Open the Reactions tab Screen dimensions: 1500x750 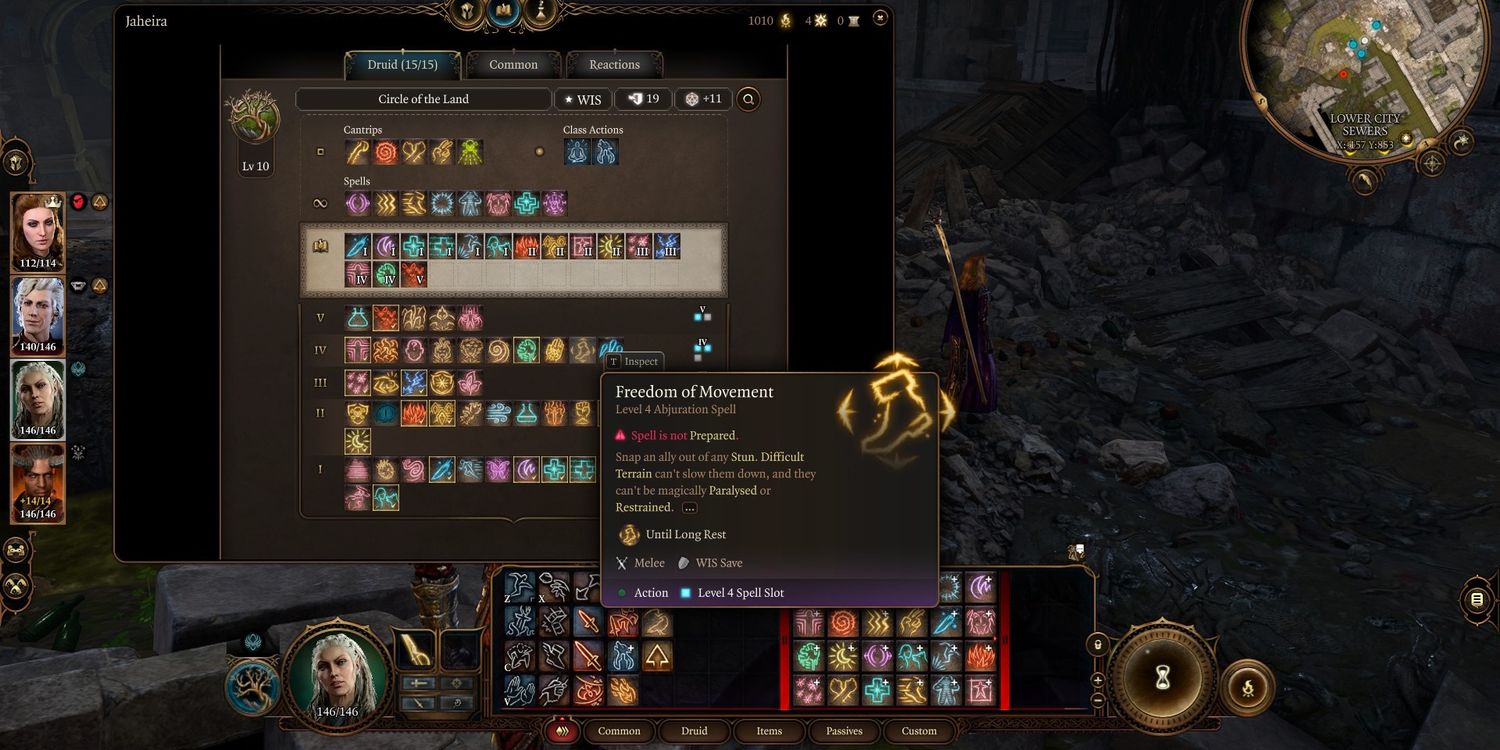(x=614, y=65)
